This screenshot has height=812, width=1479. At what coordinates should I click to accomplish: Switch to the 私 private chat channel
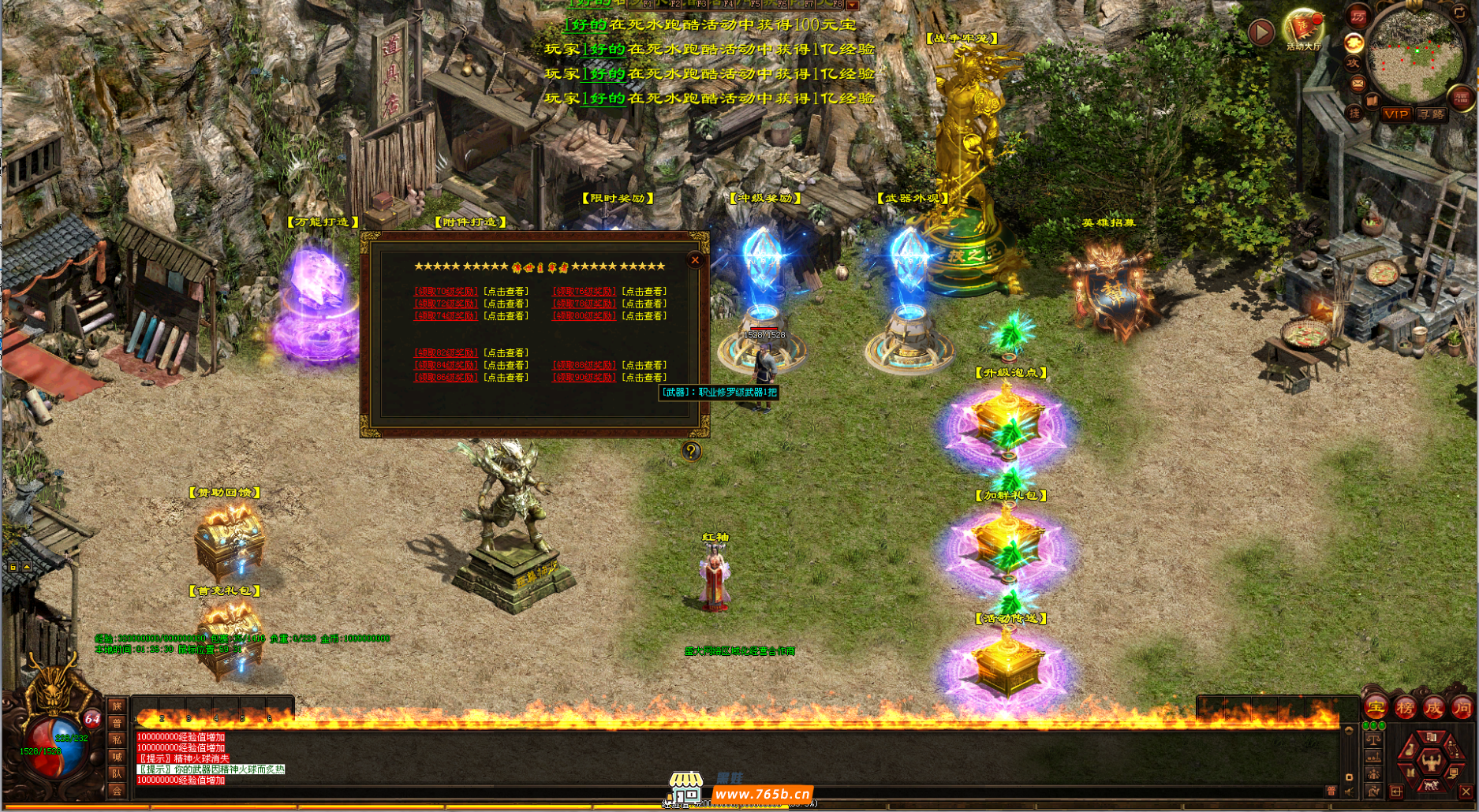pos(117,739)
